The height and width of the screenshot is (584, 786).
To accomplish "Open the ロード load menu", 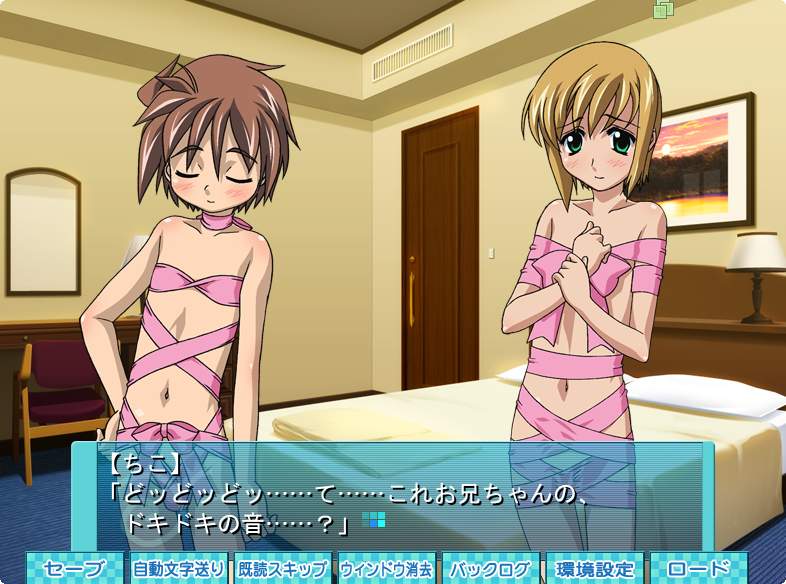I will [699, 569].
